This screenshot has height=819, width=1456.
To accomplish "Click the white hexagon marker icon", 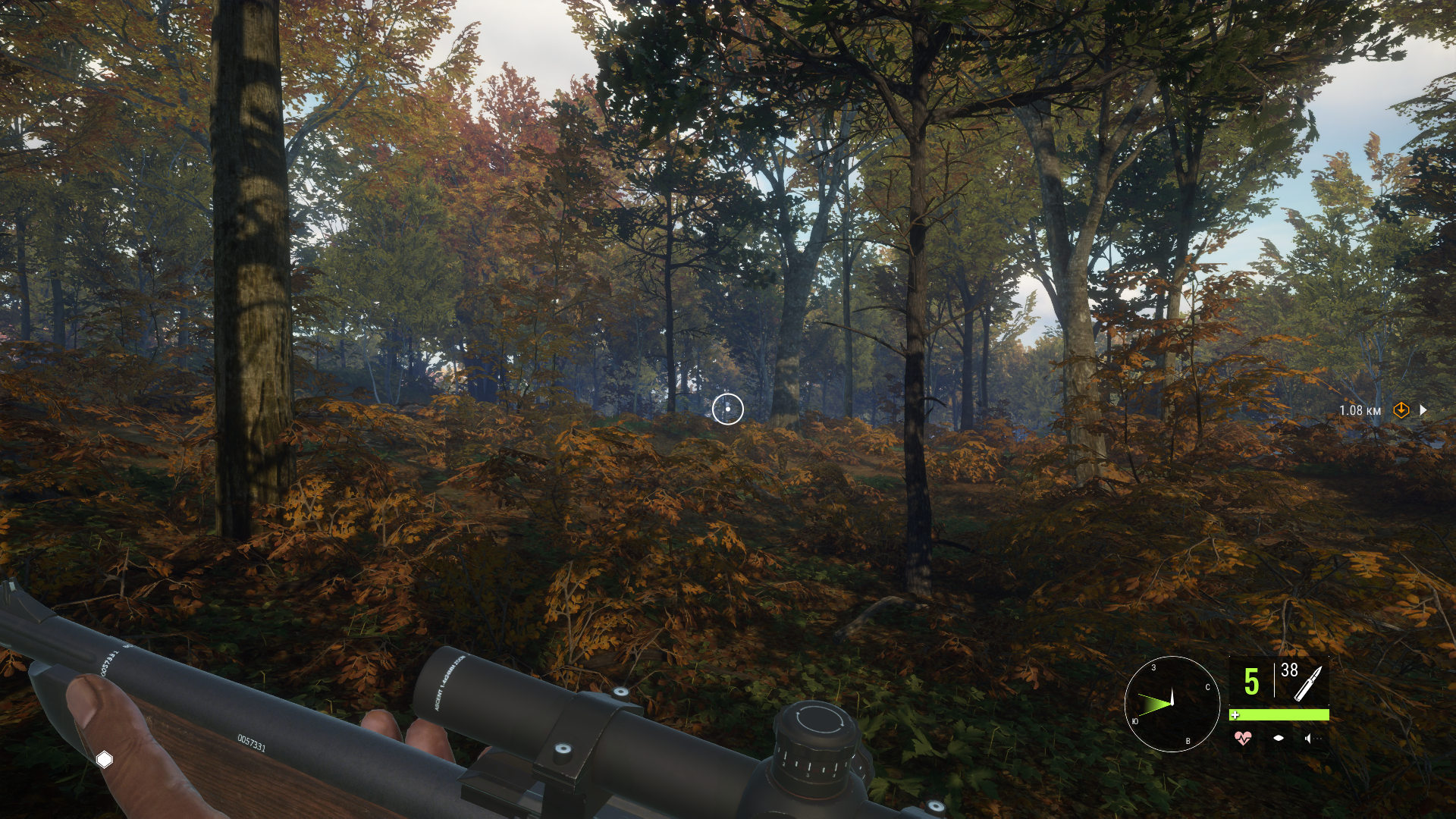I will tap(105, 759).
